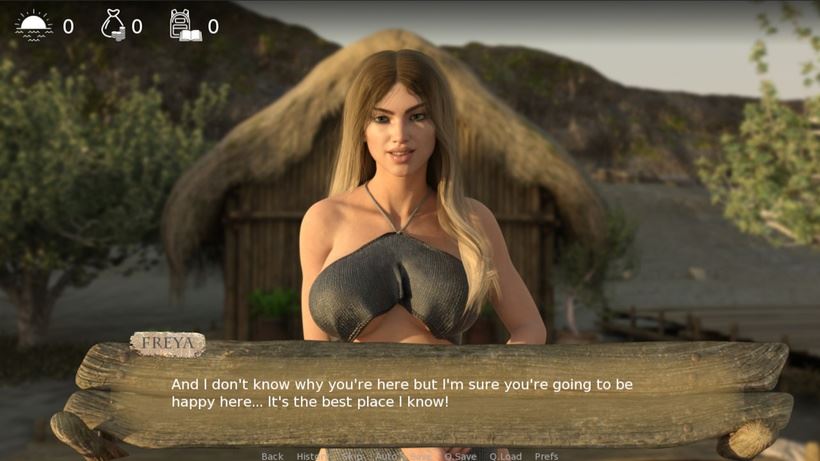Image resolution: width=820 pixels, height=461 pixels.
Task: Go back to the previous dialogue line
Action: click(x=272, y=456)
